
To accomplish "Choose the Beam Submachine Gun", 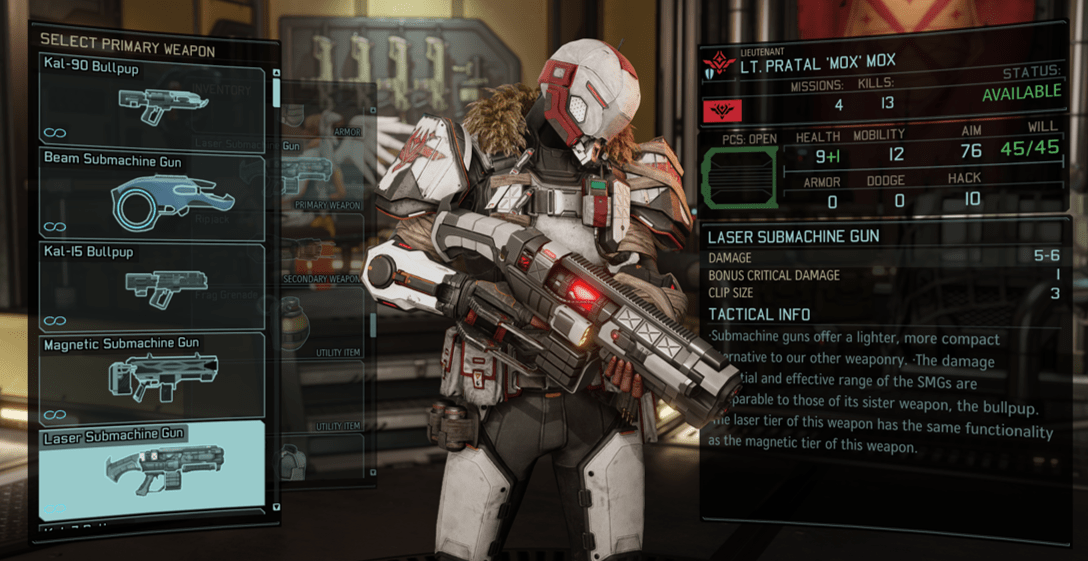I will point(152,195).
